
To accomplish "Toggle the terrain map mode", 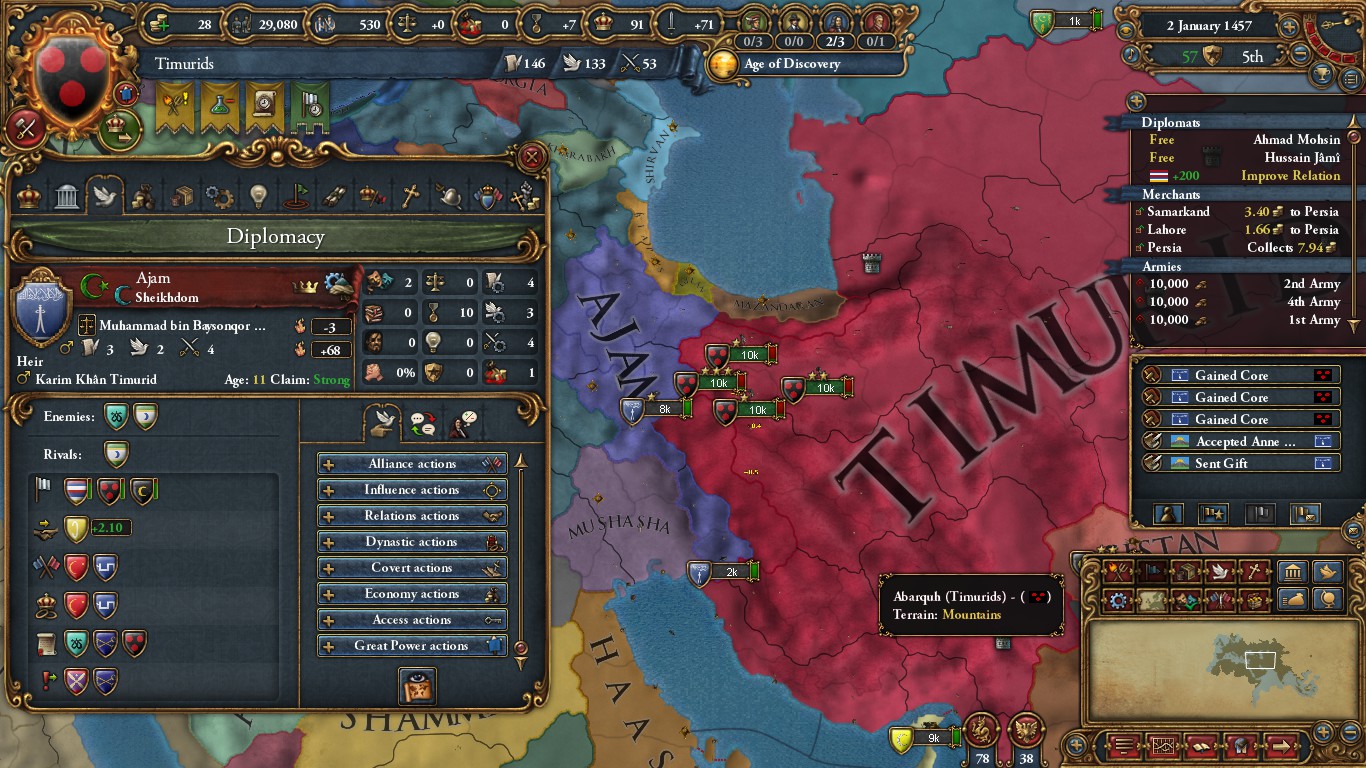I will [x=1151, y=600].
